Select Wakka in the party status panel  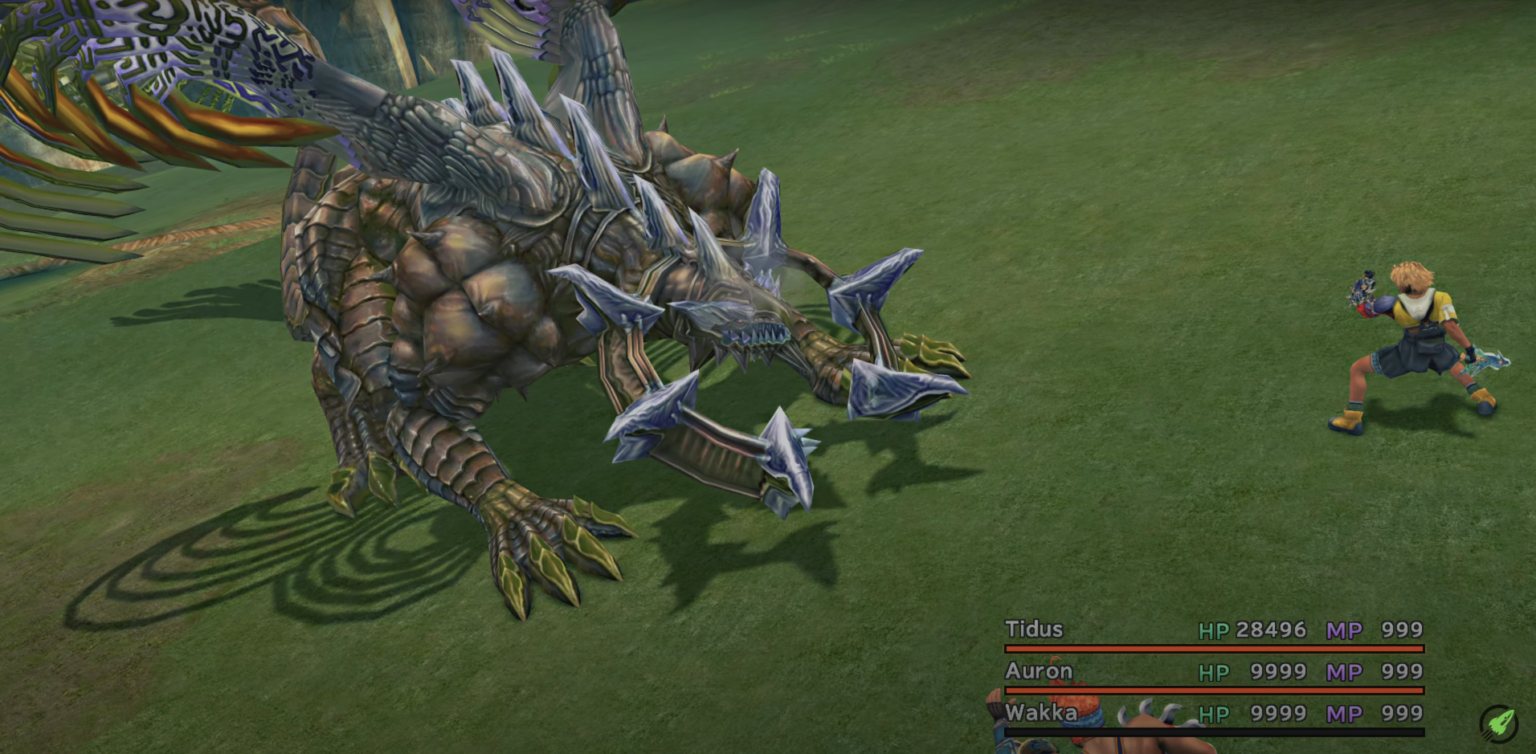coord(1041,713)
